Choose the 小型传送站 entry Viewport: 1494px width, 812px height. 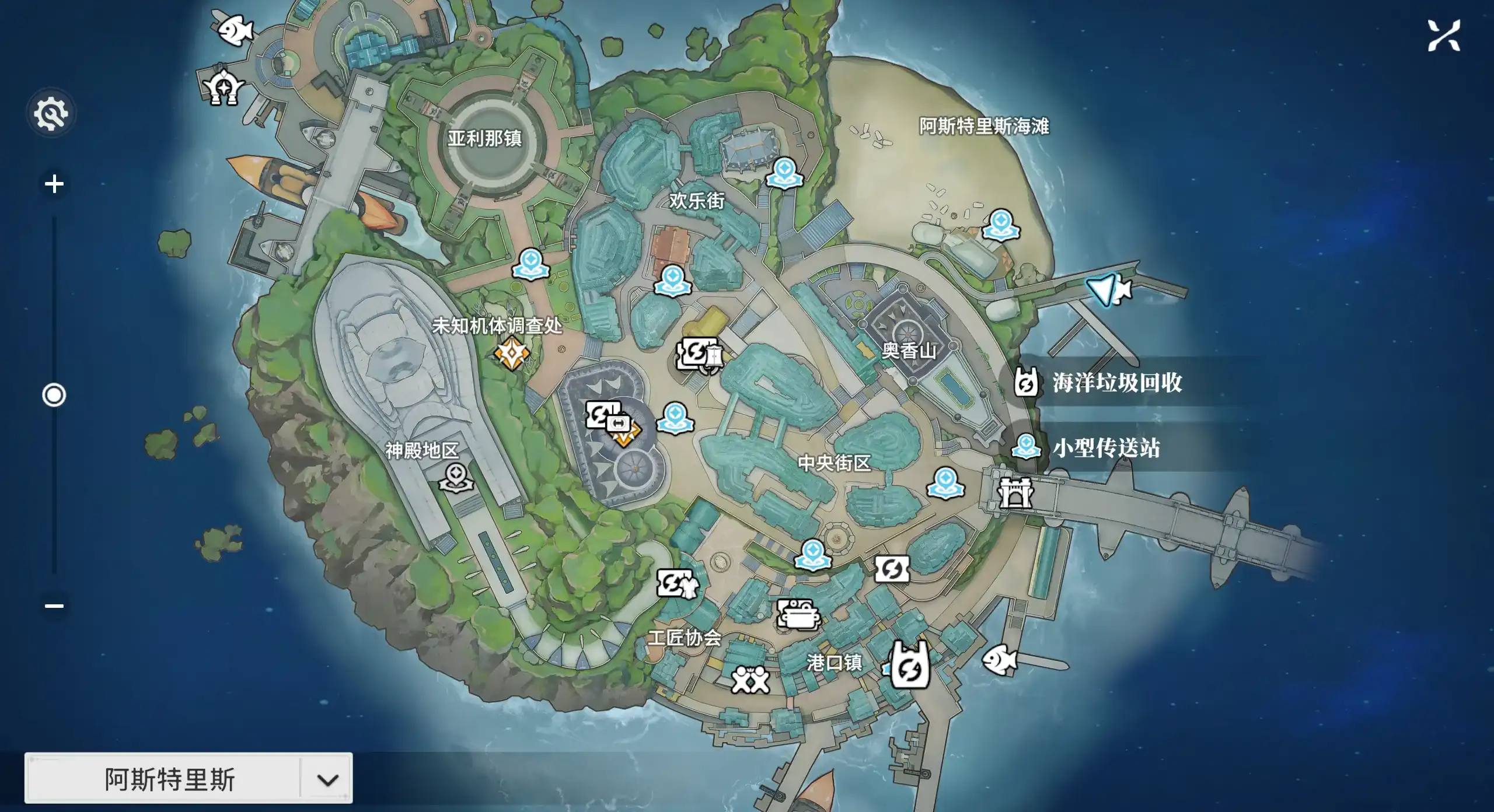(x=1091, y=448)
